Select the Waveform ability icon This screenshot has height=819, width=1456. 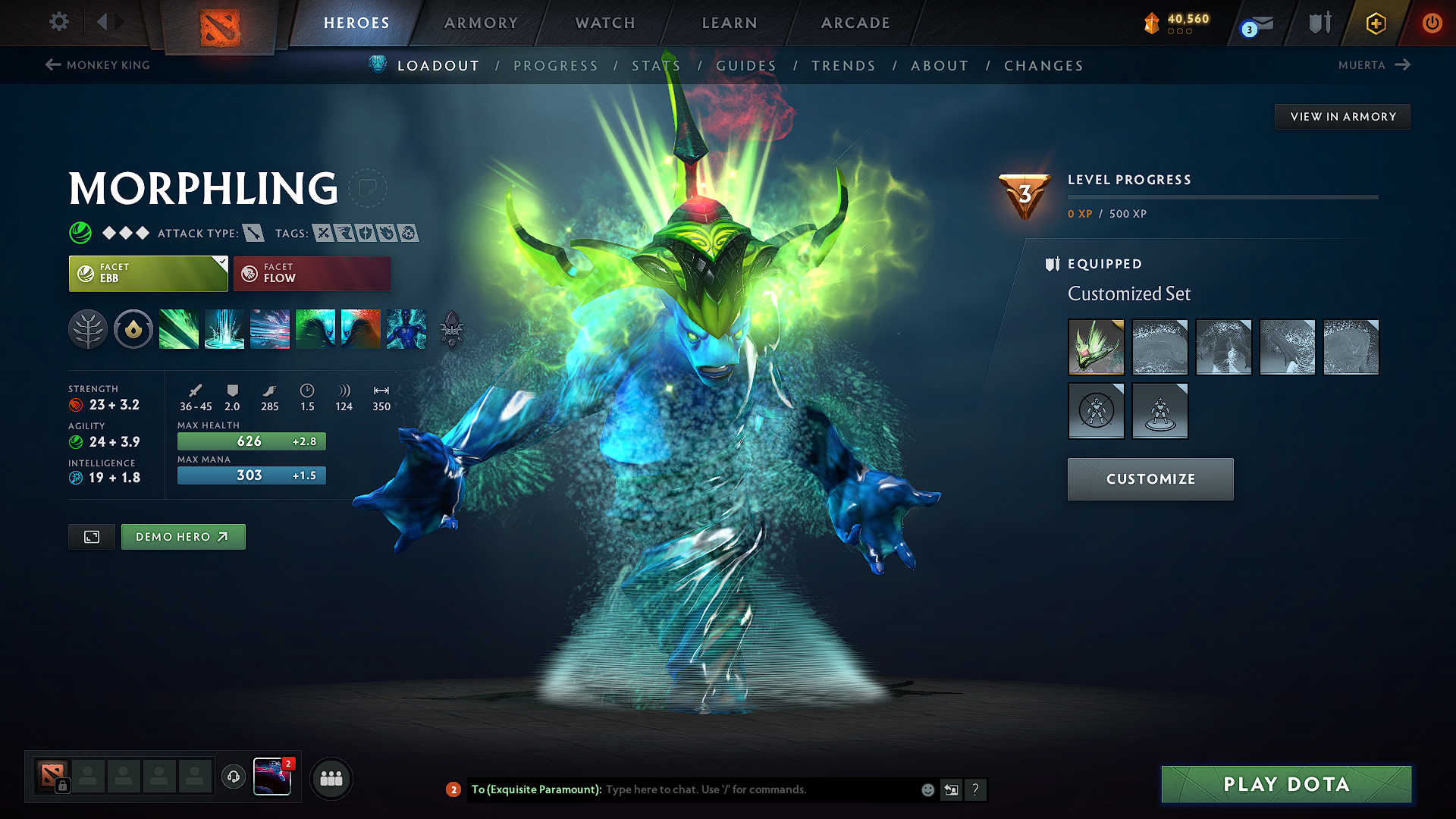[x=179, y=329]
